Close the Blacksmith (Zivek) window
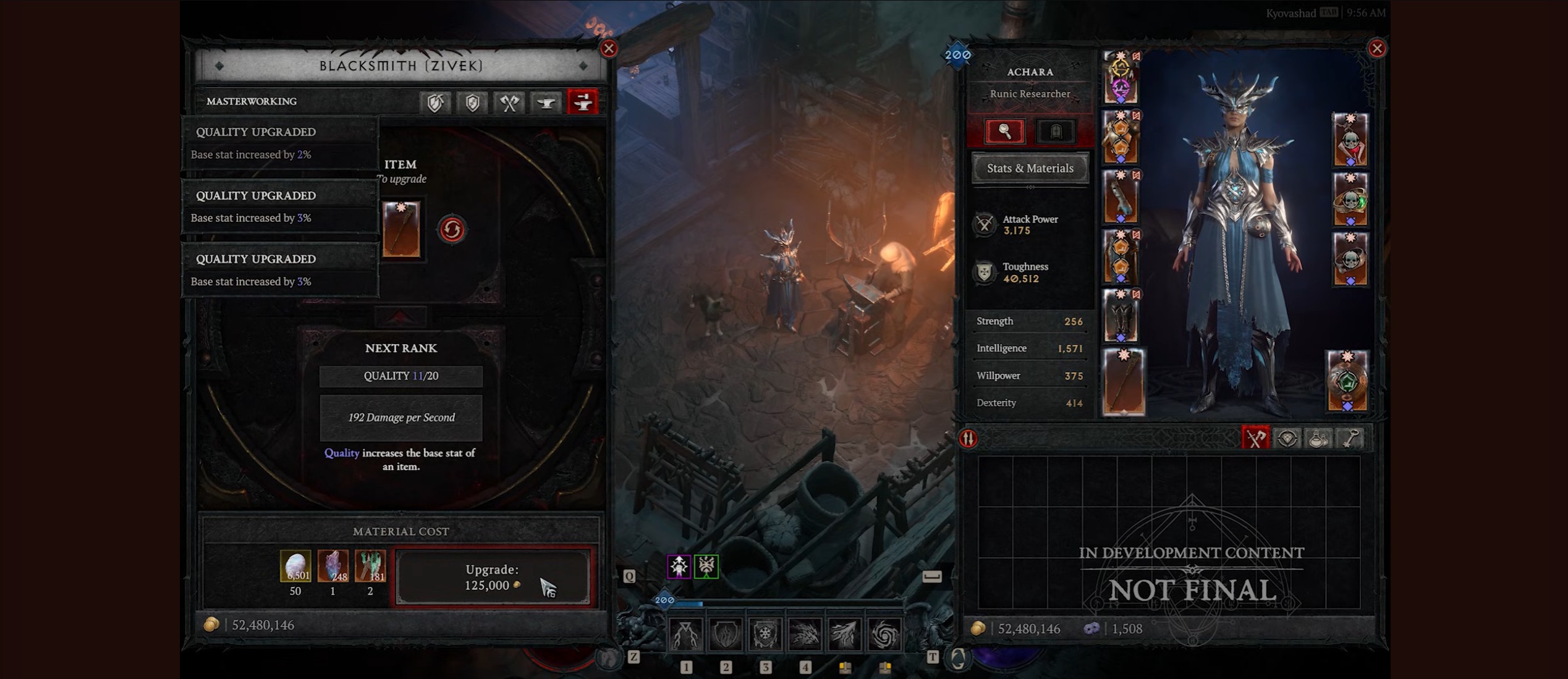This screenshot has width=1568, height=679. point(609,49)
